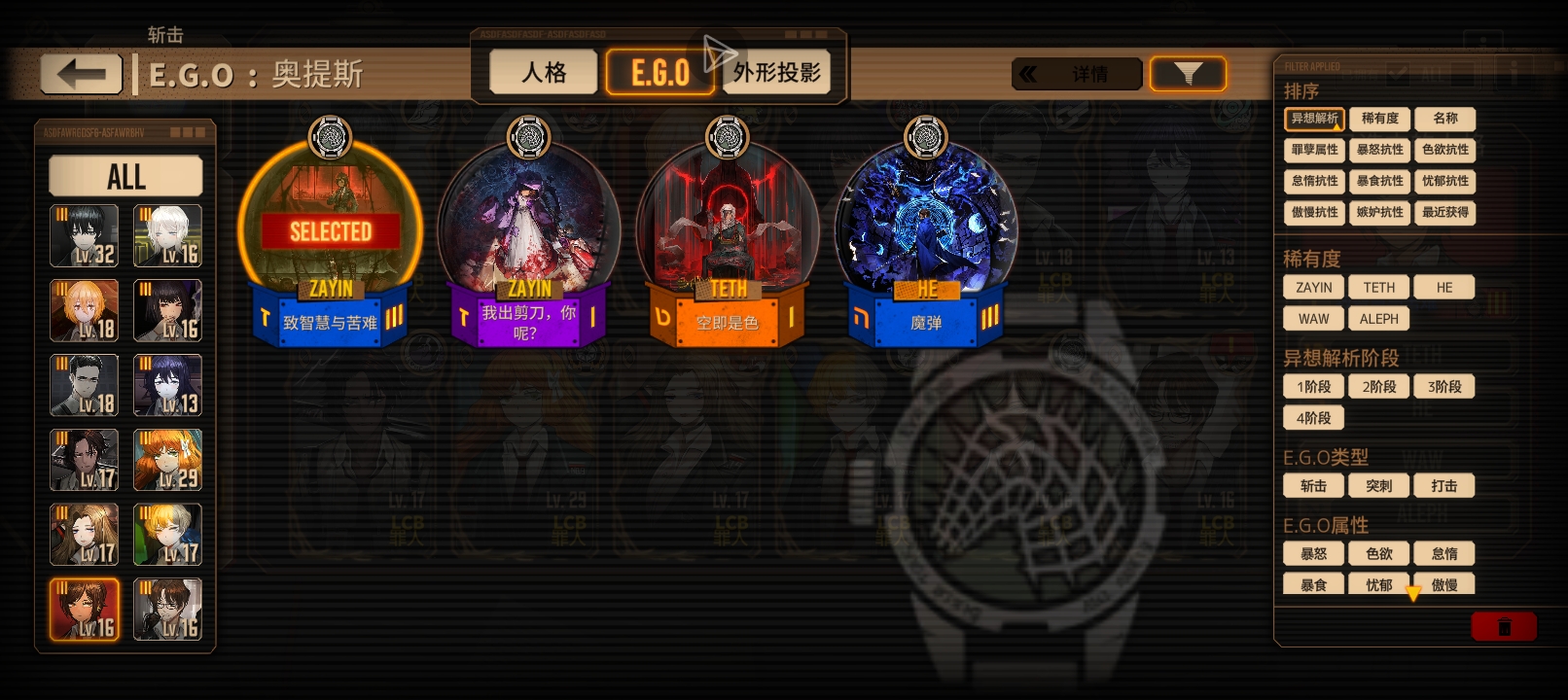The image size is (1568, 700).
Task: Click the cost bars icon on the 空即是色 card
Action: click(792, 316)
